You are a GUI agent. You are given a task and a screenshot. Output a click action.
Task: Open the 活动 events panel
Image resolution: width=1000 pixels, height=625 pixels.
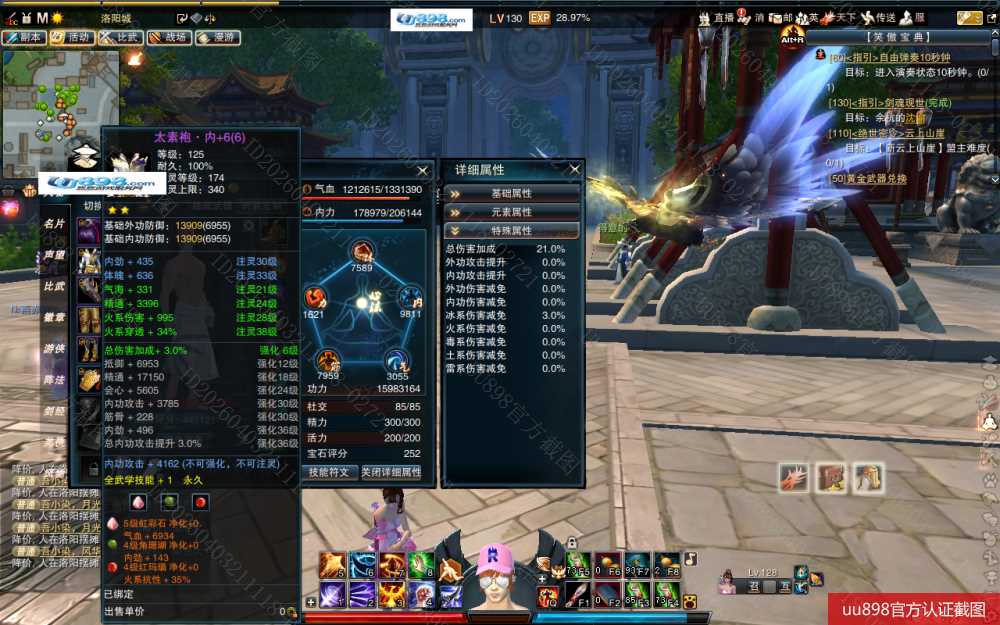click(73, 37)
